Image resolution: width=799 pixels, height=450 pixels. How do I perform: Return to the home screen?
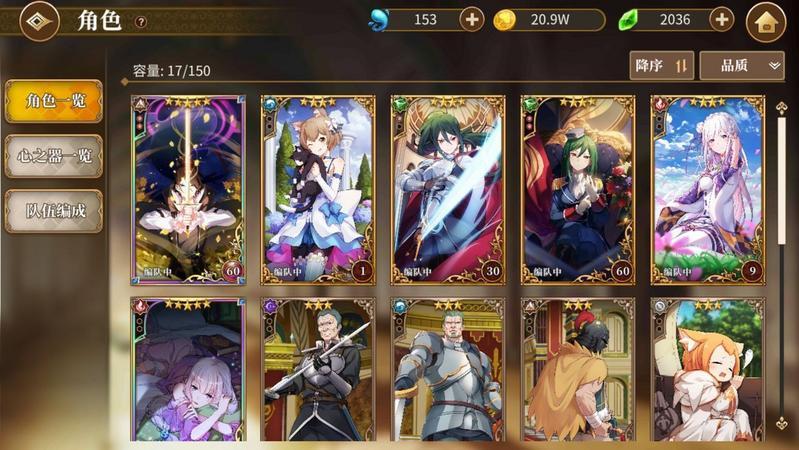click(767, 21)
